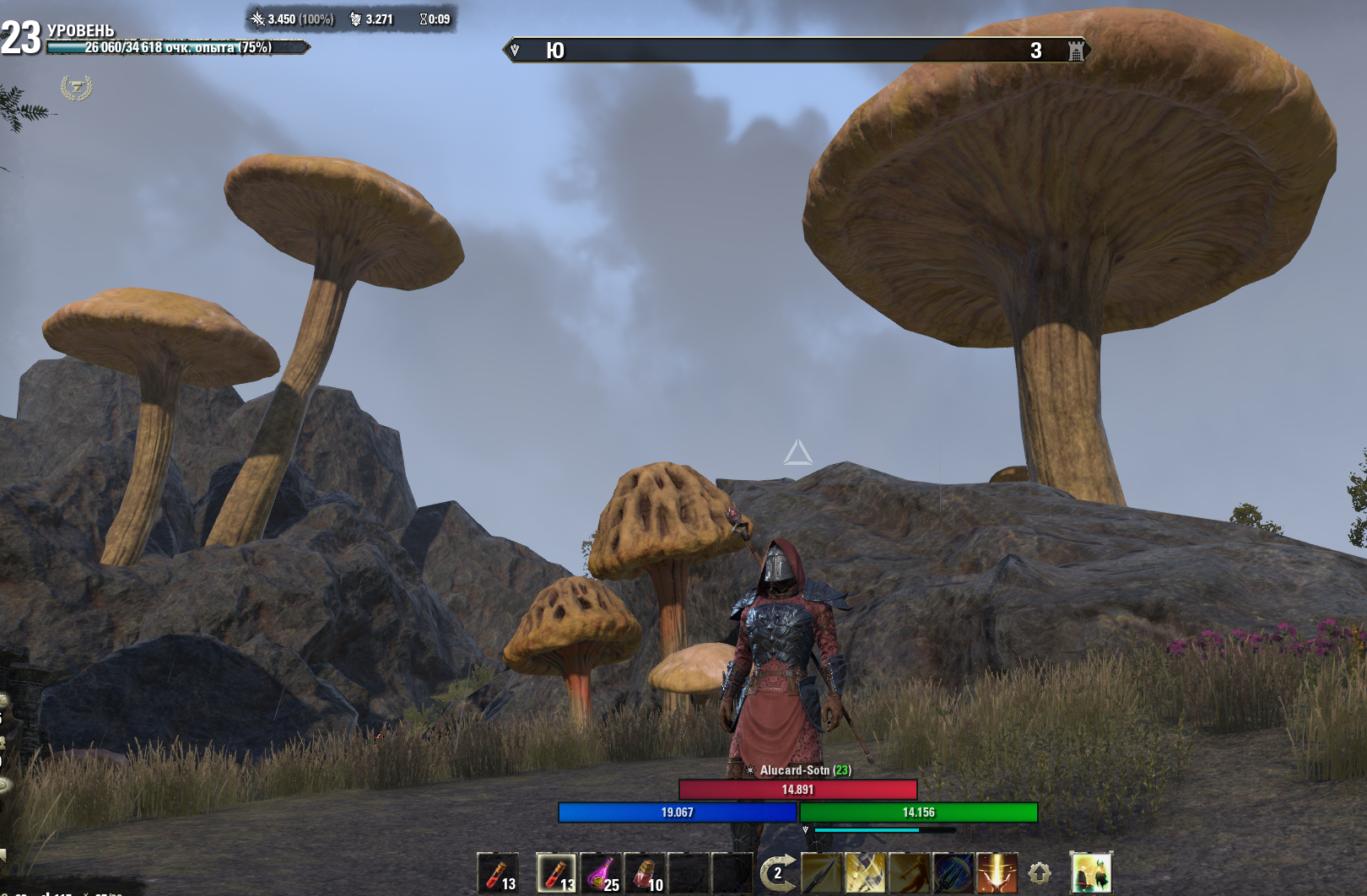This screenshot has width=1367, height=896.
Task: Click the gear icon with the up arrow
Action: point(1040,874)
